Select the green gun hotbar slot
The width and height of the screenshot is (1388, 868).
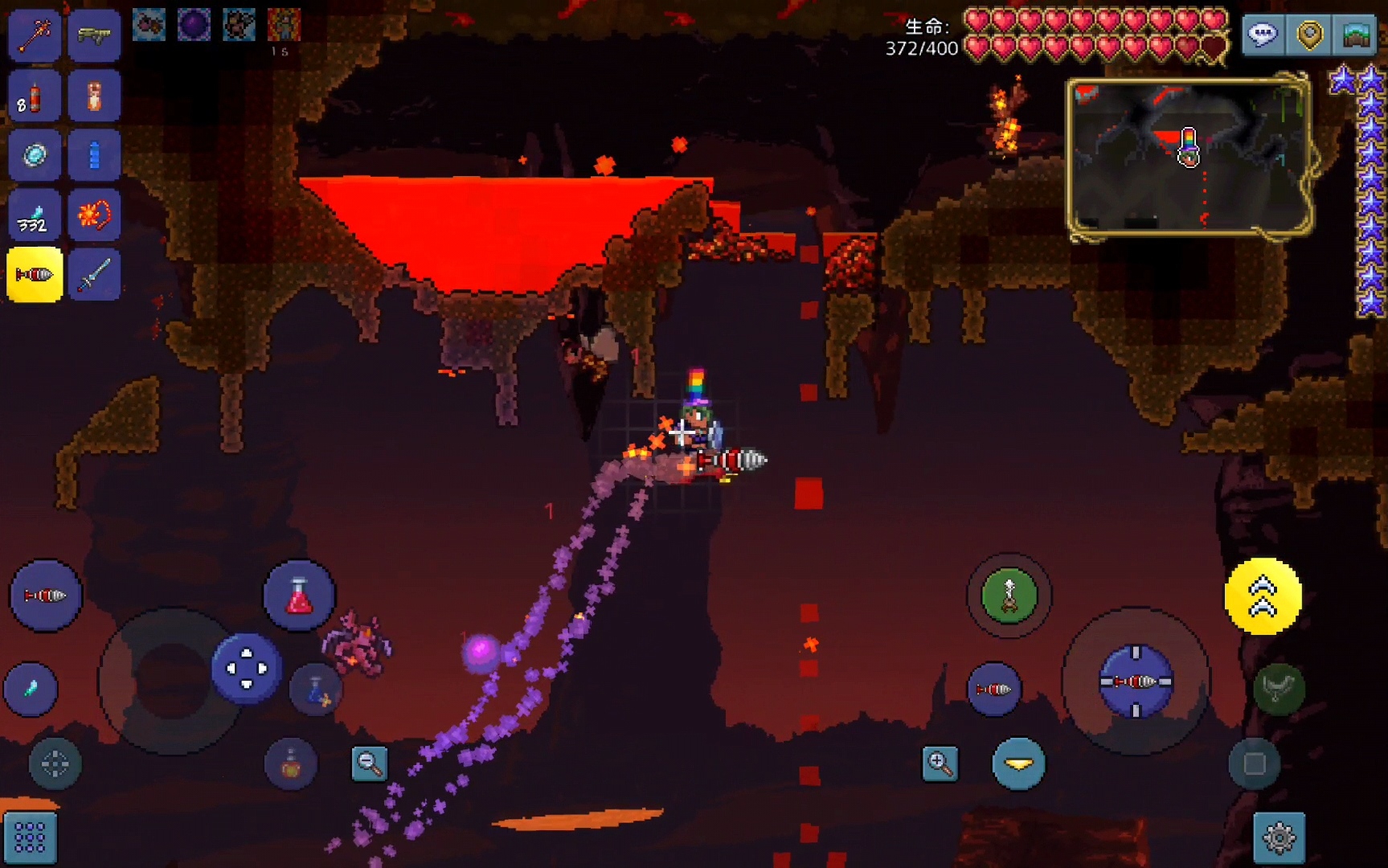pyautogui.click(x=94, y=35)
